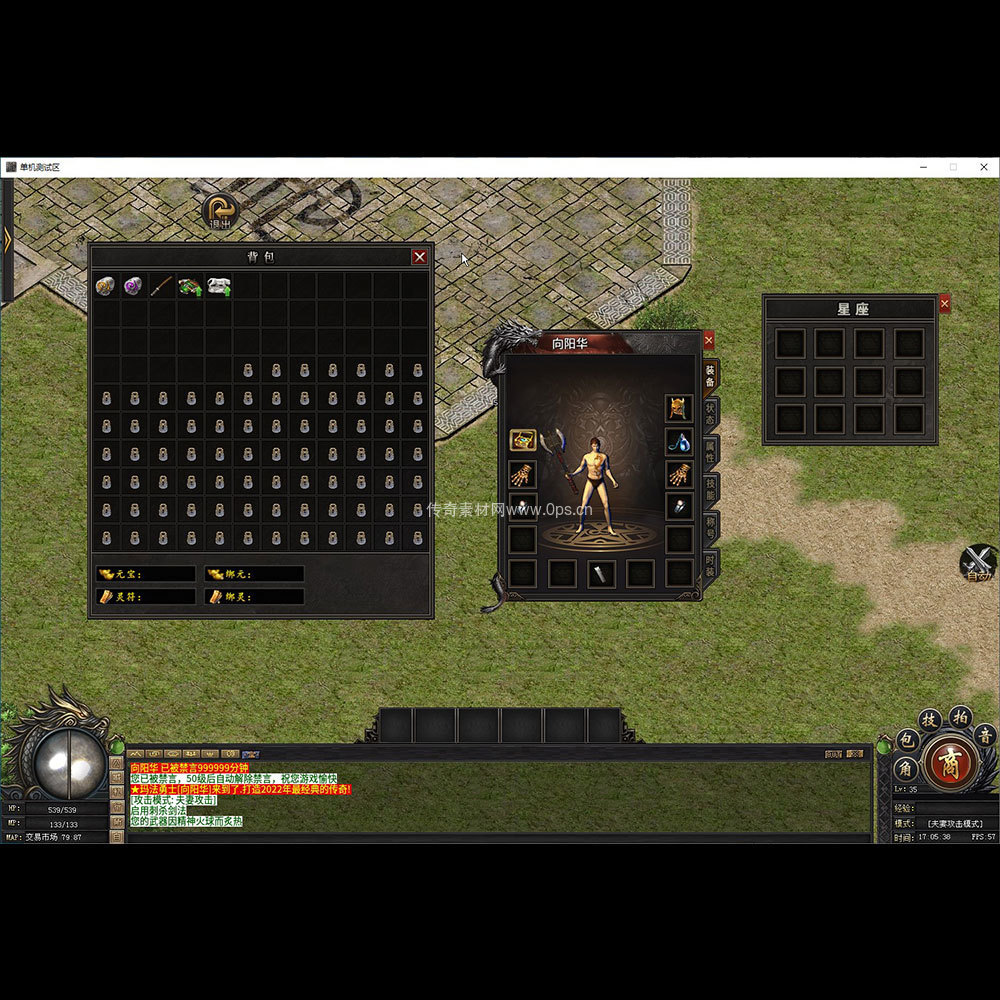Switch to the 状态 status tab
This screenshot has width=1000, height=1000.
click(x=710, y=414)
